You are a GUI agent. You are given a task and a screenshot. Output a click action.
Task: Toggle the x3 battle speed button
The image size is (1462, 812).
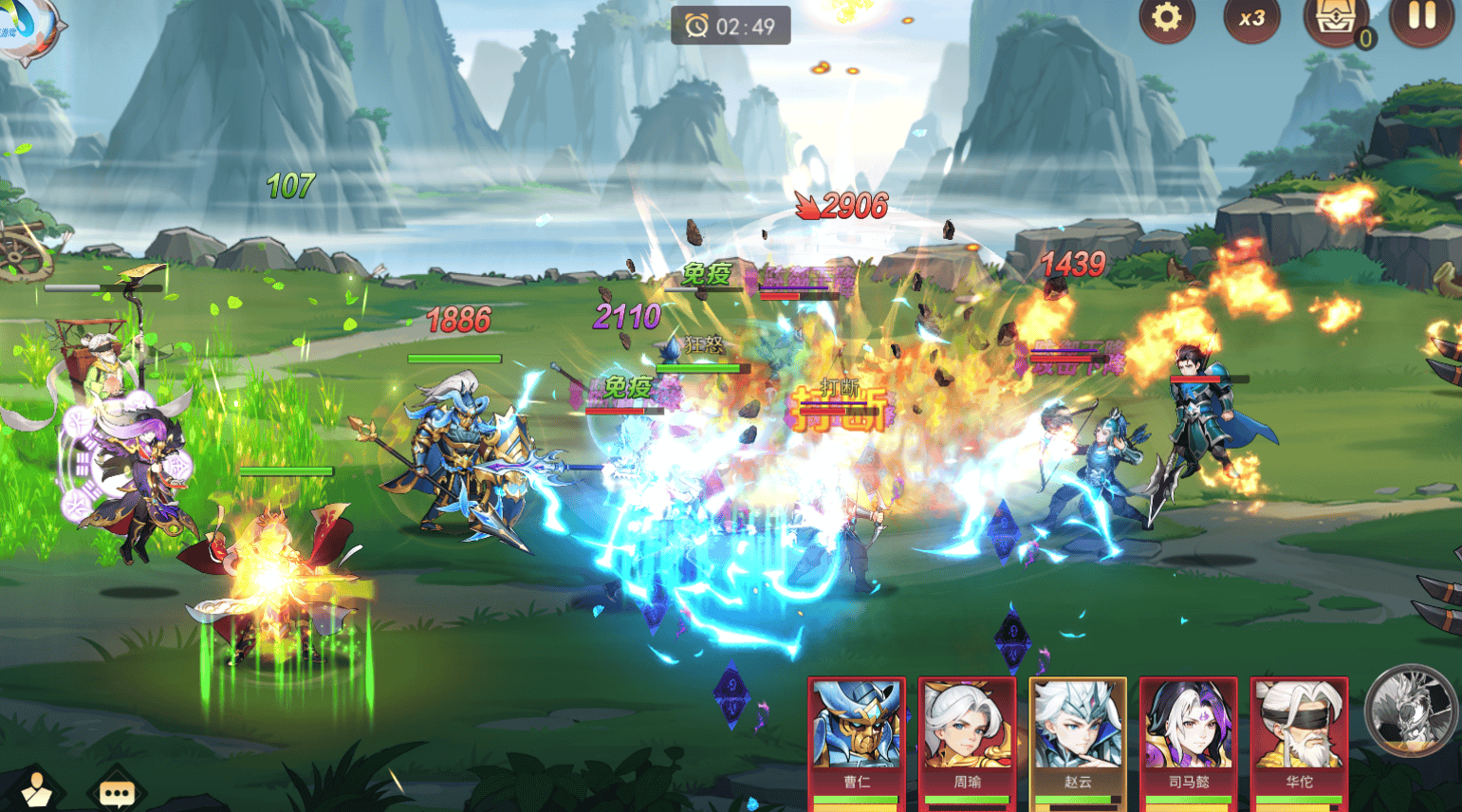[1251, 18]
